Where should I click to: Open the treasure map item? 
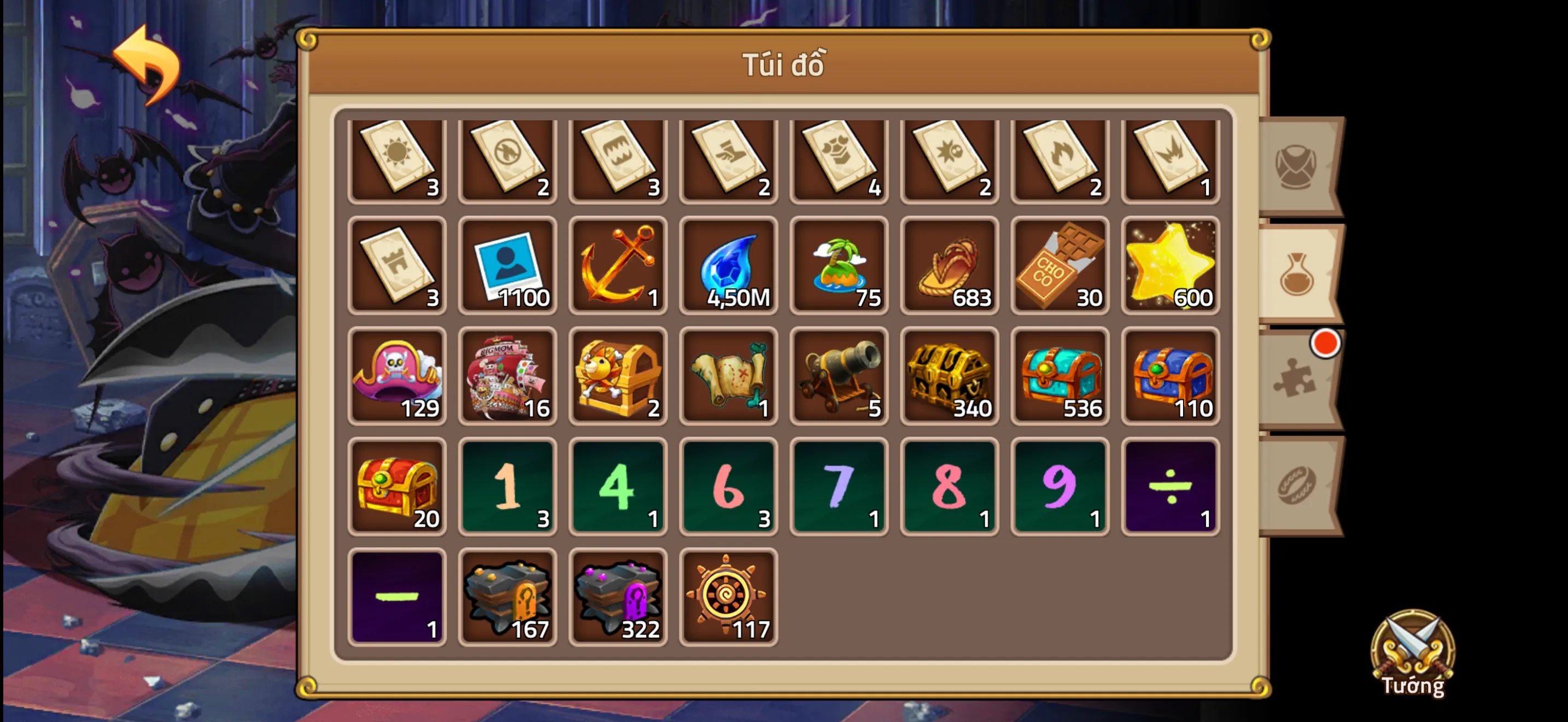tap(729, 376)
